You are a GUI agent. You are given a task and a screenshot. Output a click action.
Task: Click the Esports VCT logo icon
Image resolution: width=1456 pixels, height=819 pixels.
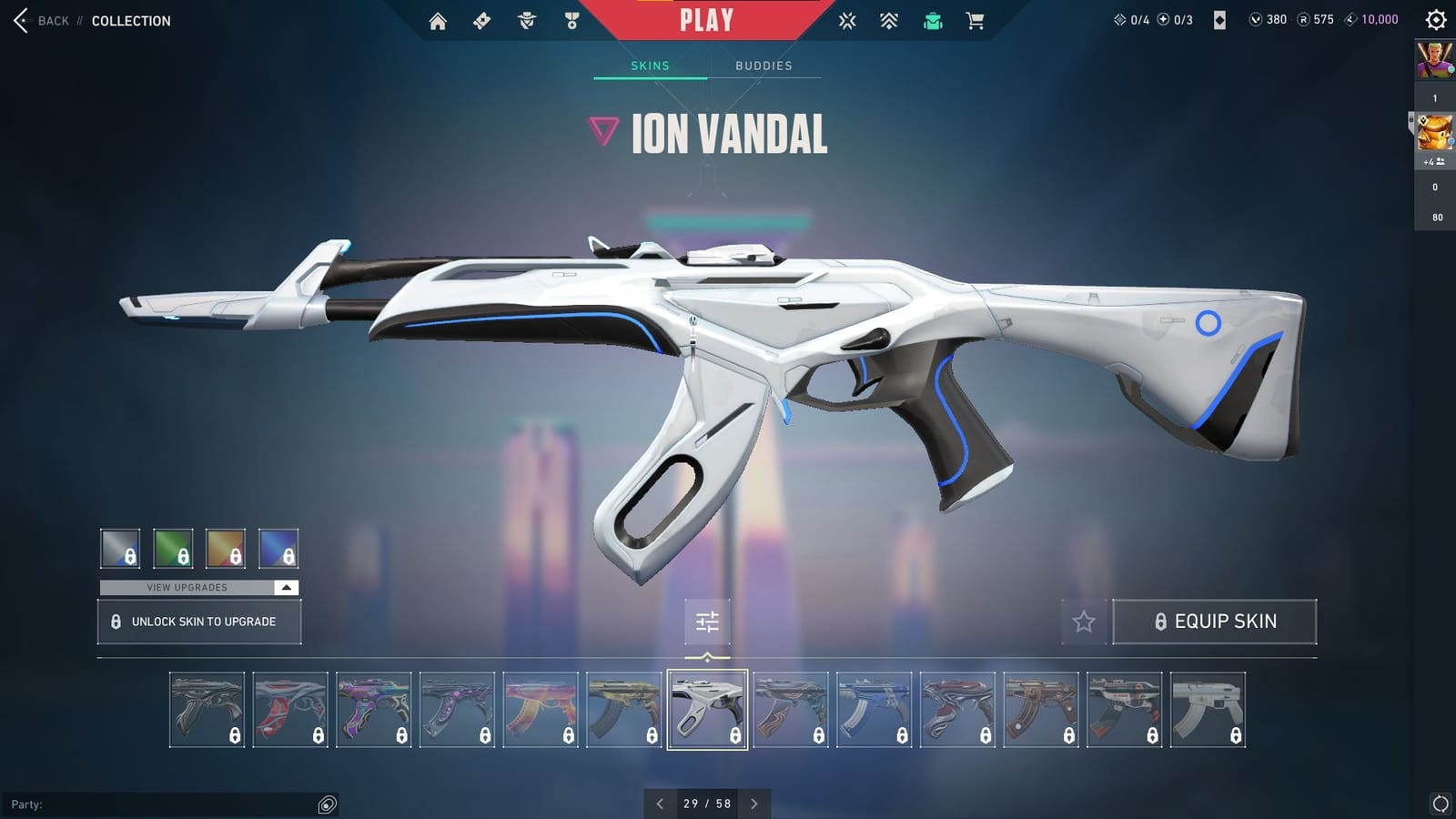click(846, 19)
